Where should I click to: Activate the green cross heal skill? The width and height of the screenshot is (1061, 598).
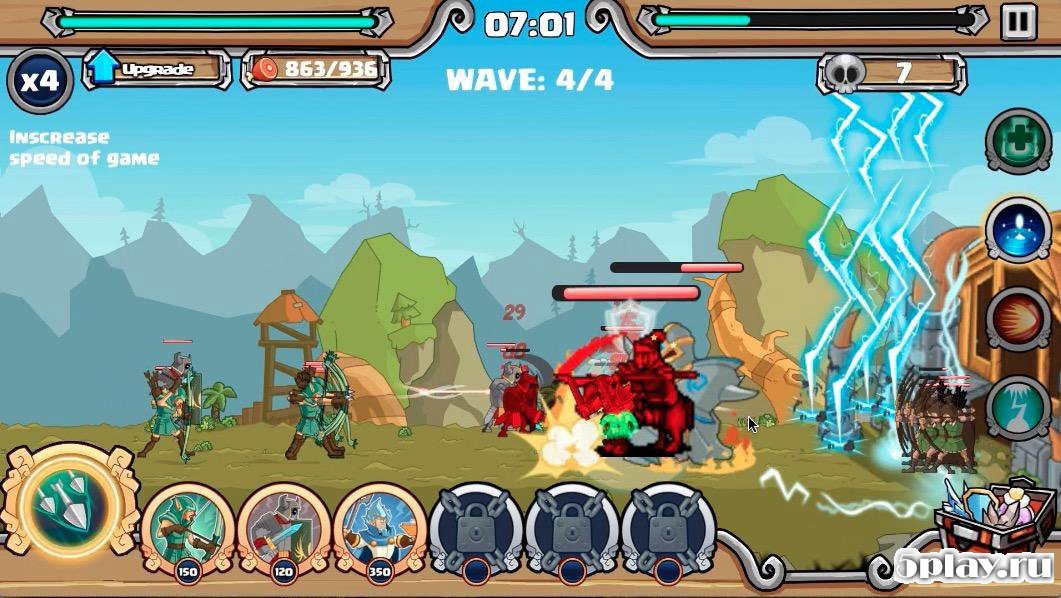[x=1018, y=141]
